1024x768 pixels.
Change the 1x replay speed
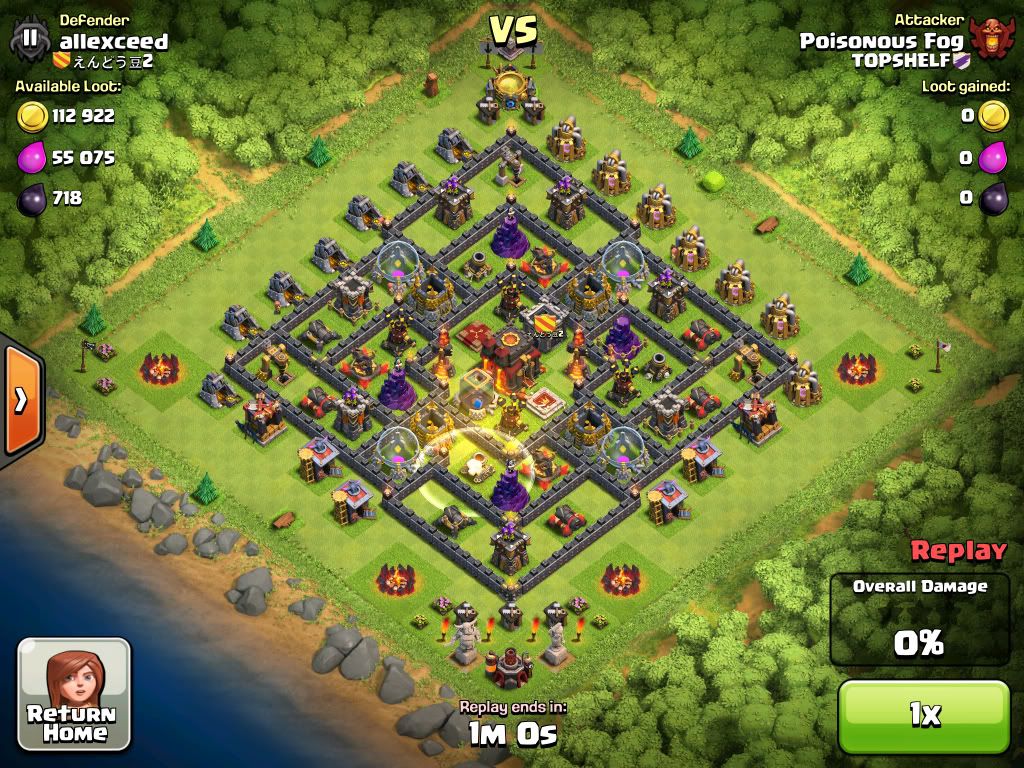pos(924,714)
